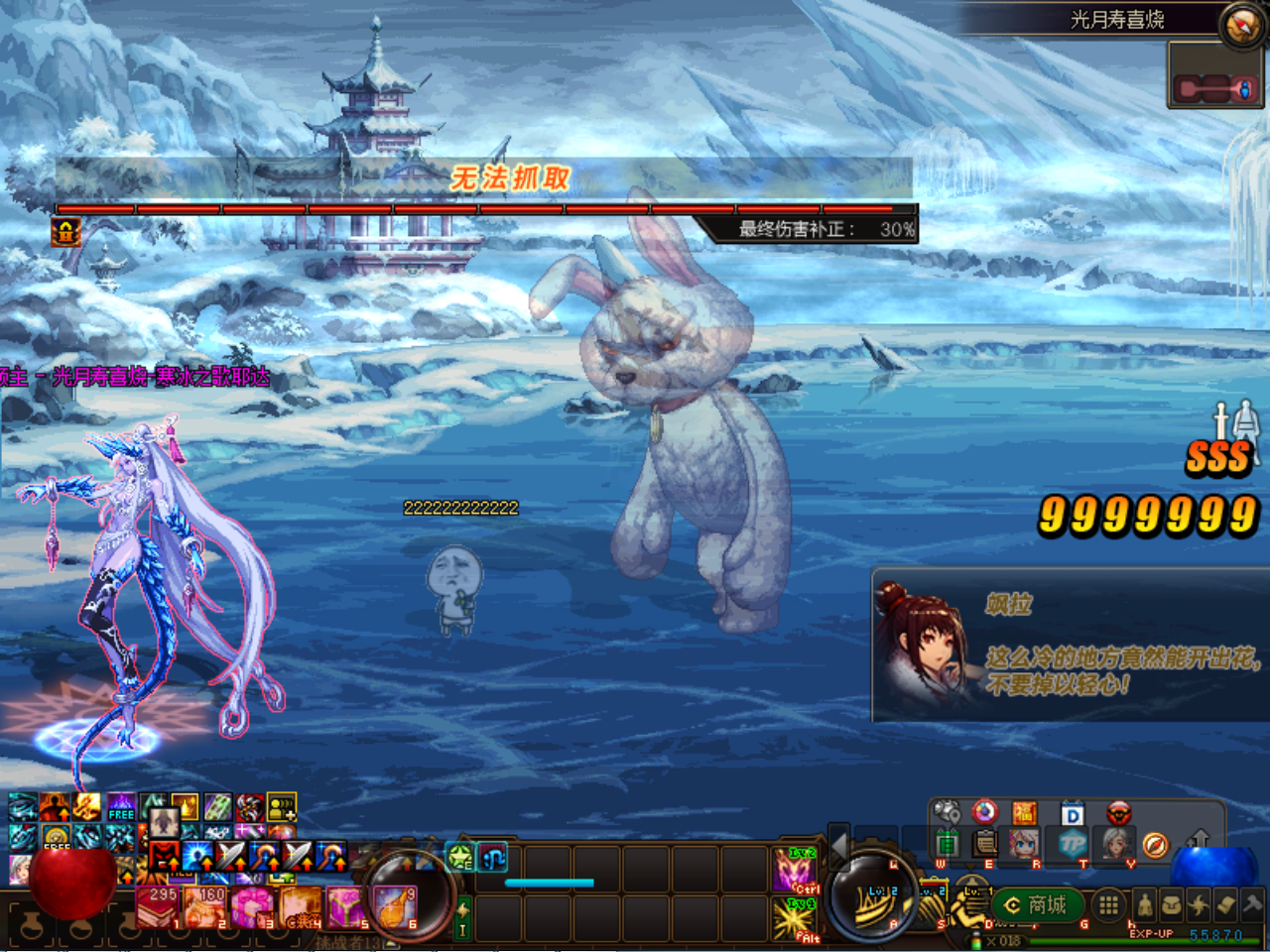Click the orange compass navigation icon
The image size is (1270, 952).
tap(1156, 843)
